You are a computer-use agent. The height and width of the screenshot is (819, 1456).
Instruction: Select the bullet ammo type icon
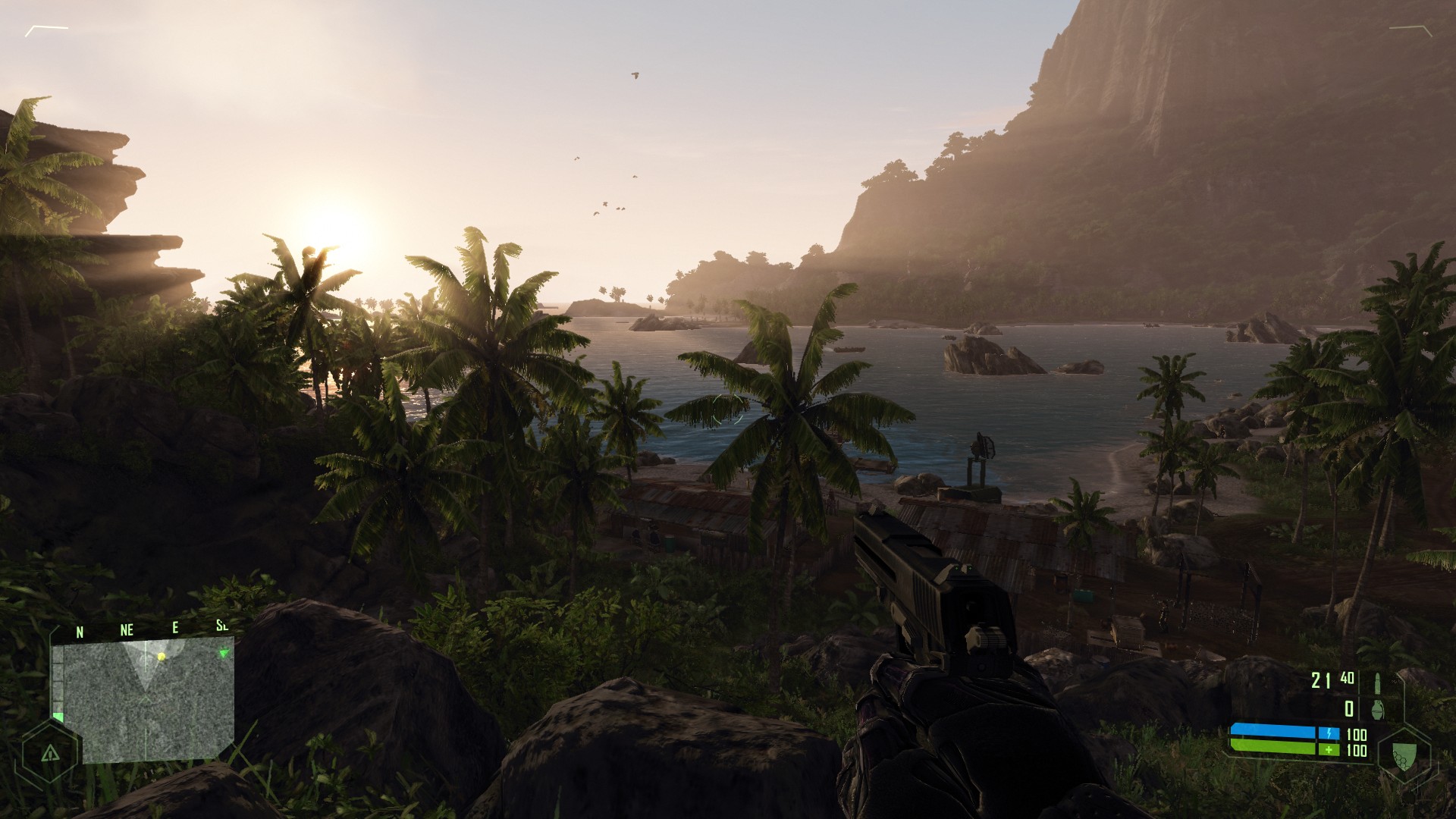point(1378,682)
